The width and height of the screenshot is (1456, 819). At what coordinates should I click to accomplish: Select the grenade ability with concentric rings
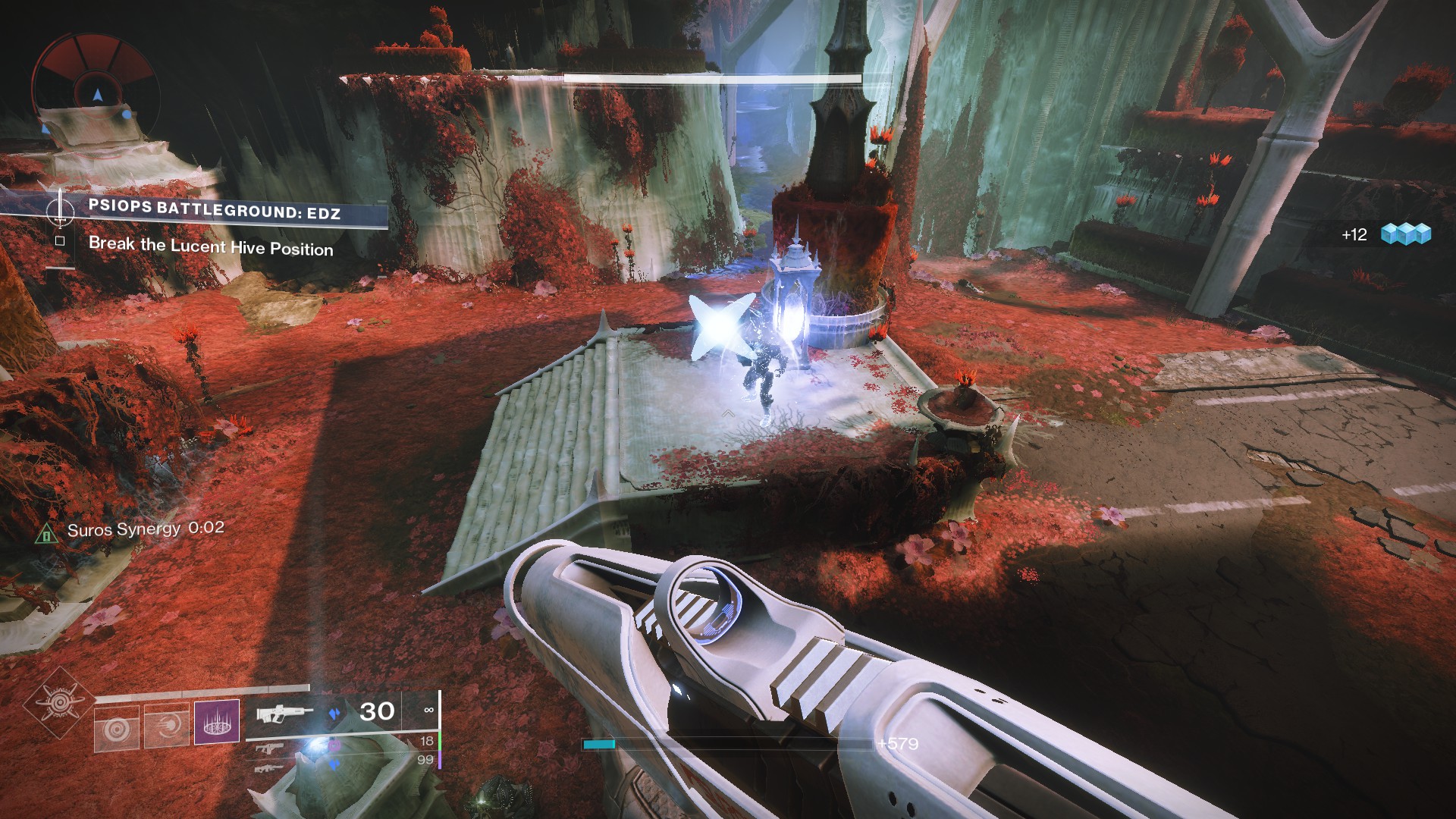point(118,729)
